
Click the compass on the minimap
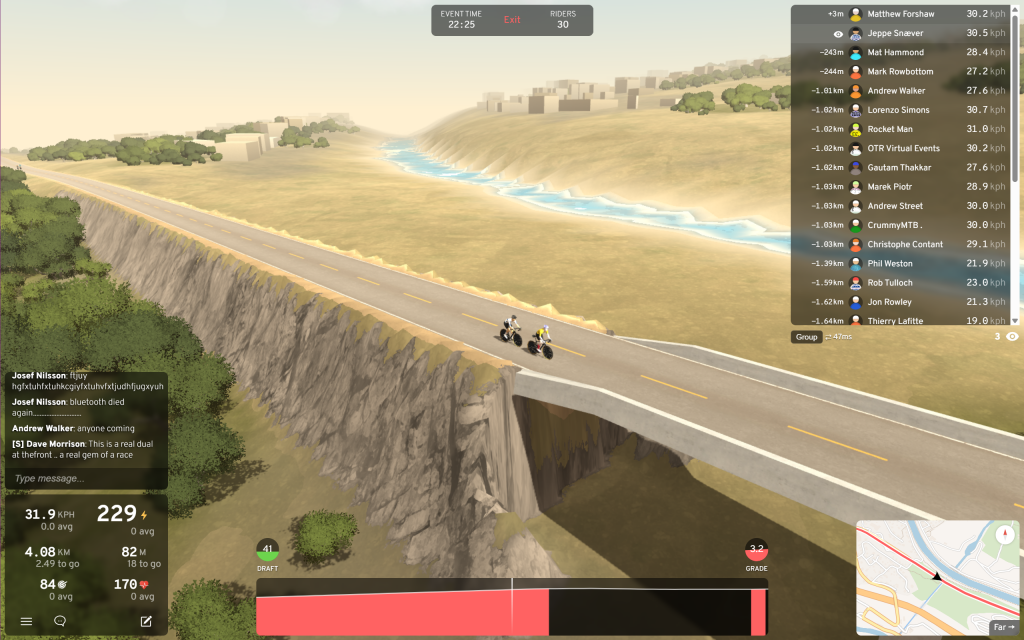[1005, 533]
